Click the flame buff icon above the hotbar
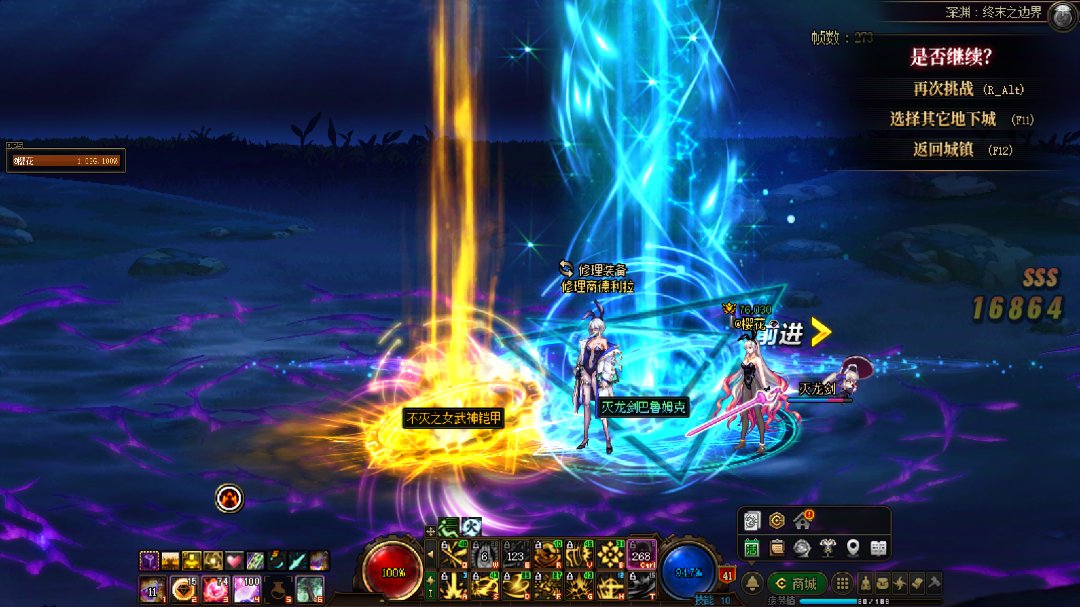Viewport: 1080px width, 607px height. (x=229, y=498)
